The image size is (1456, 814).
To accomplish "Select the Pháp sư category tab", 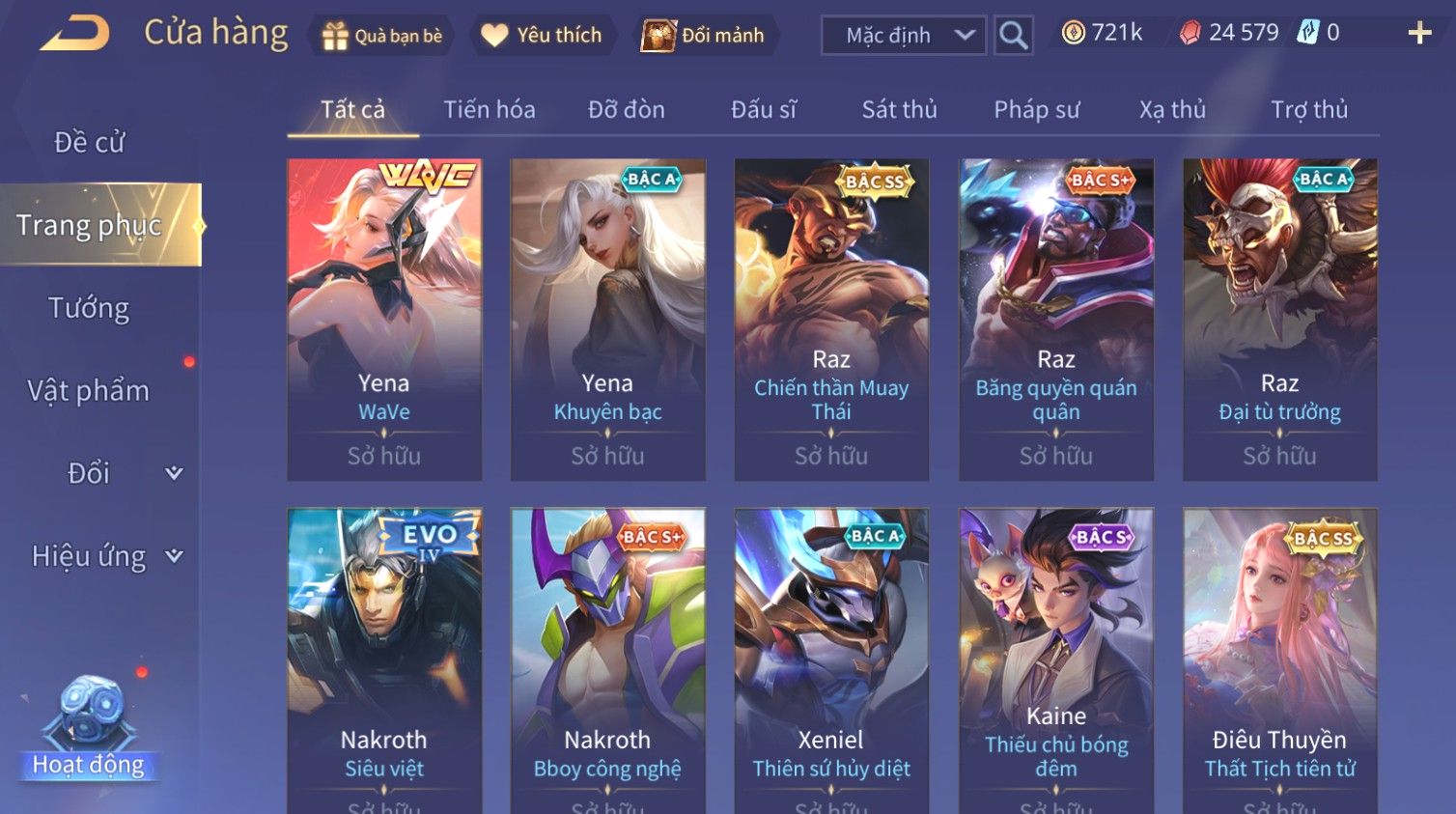I will pos(1037,110).
